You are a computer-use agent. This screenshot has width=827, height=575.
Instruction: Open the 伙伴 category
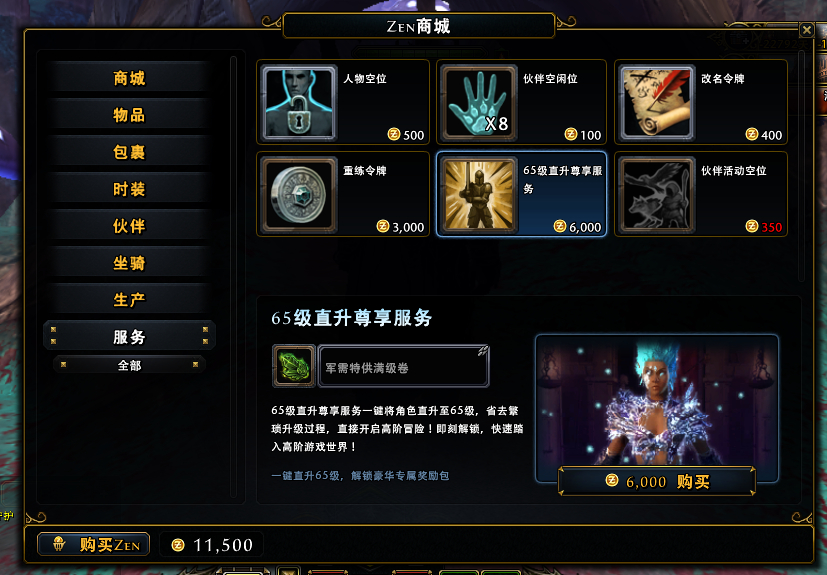tap(129, 226)
